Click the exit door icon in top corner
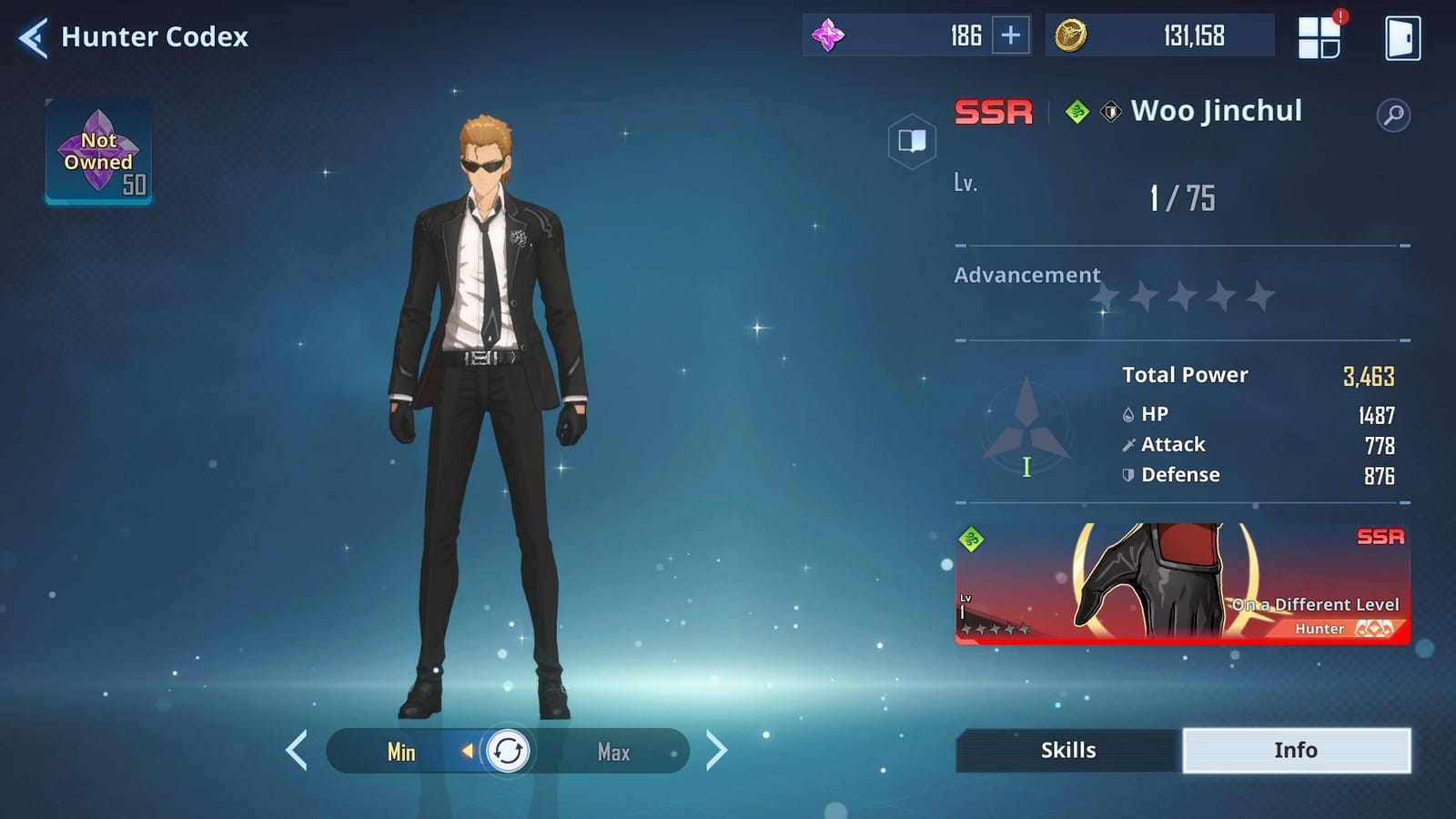The width and height of the screenshot is (1456, 819). [1402, 36]
